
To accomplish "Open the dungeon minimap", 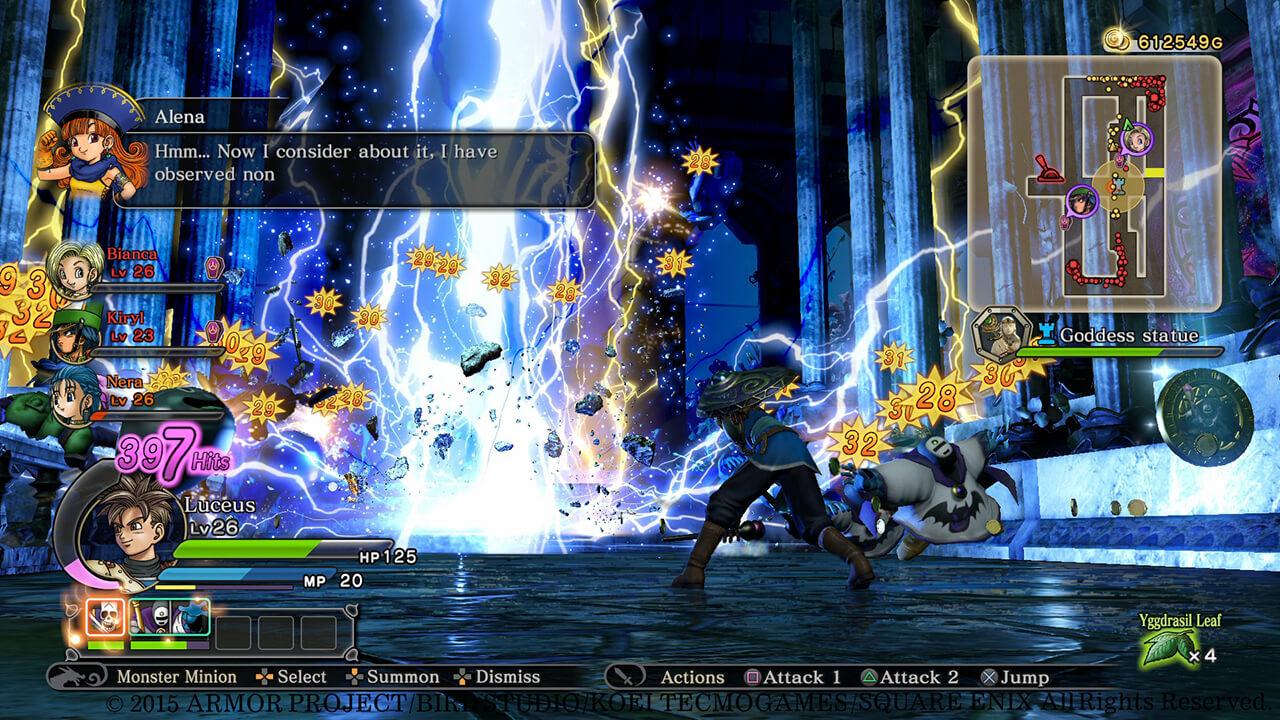I will (x=1094, y=182).
